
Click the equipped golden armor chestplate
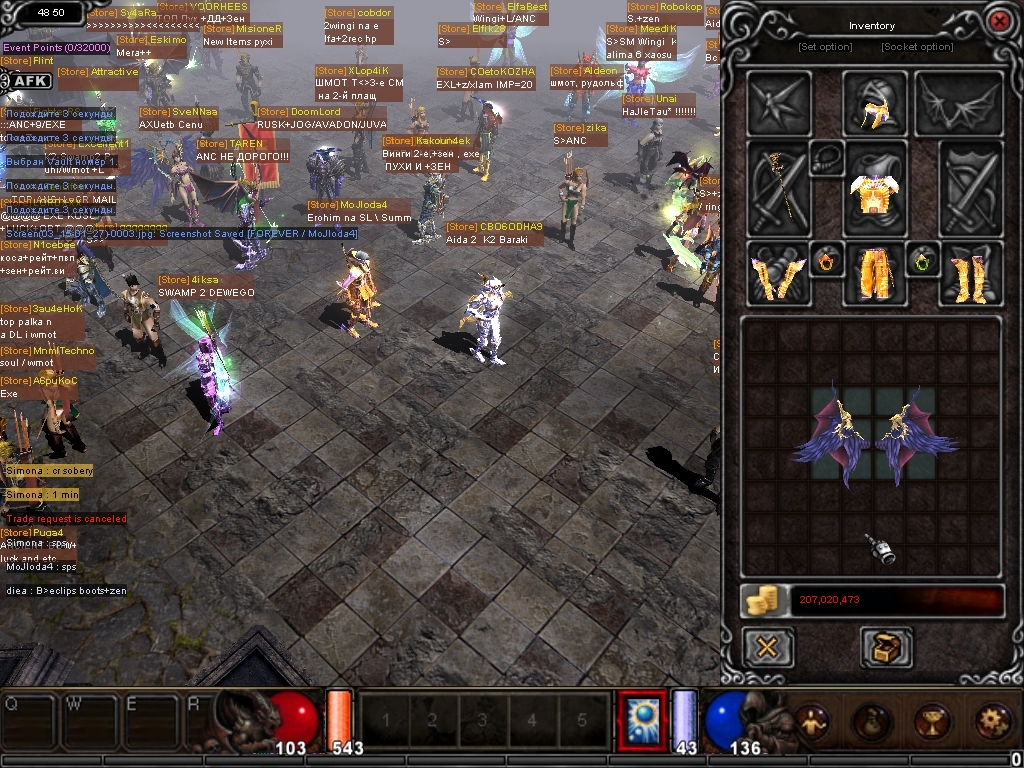(874, 189)
